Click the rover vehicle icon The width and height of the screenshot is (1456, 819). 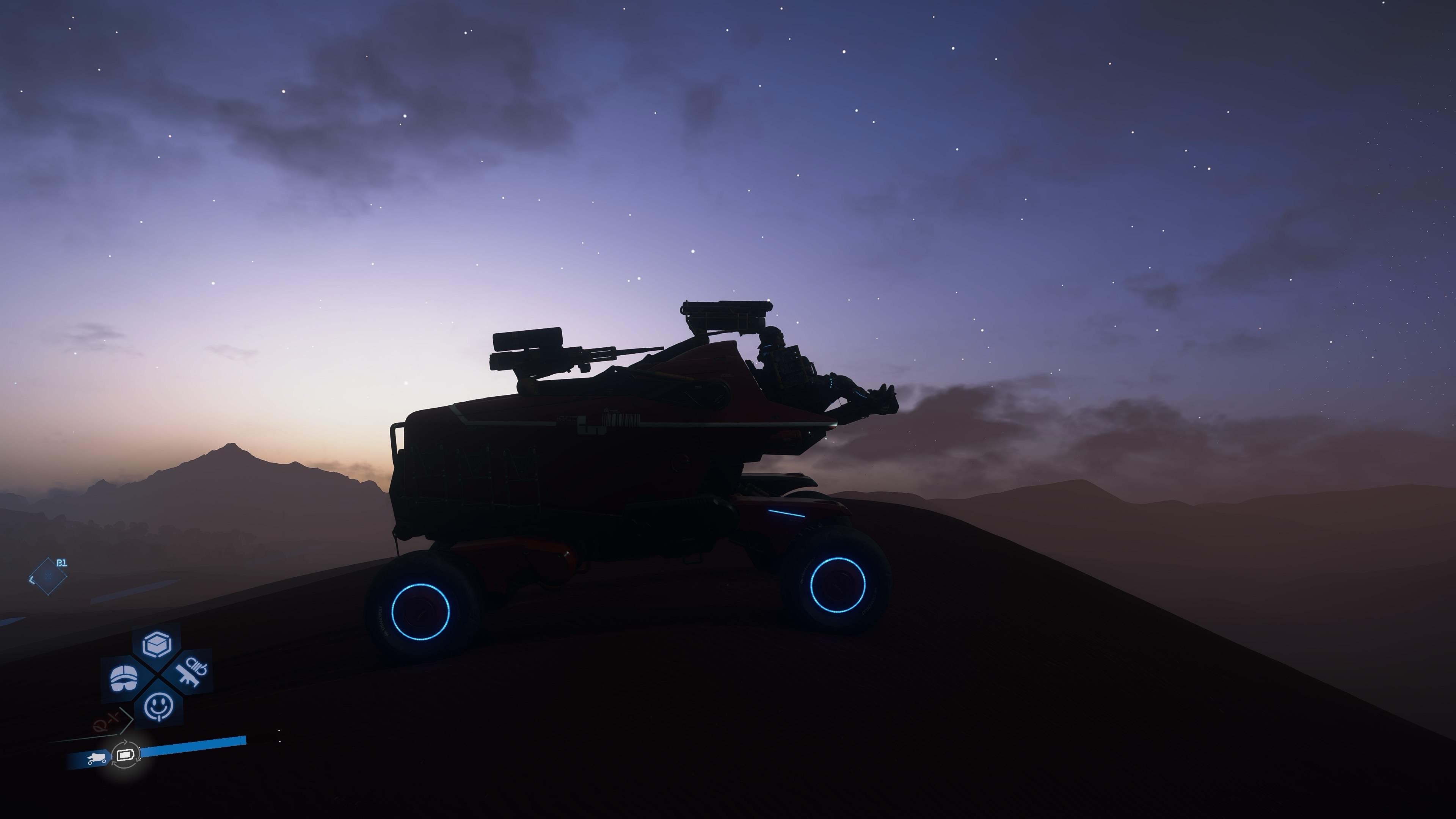click(97, 758)
